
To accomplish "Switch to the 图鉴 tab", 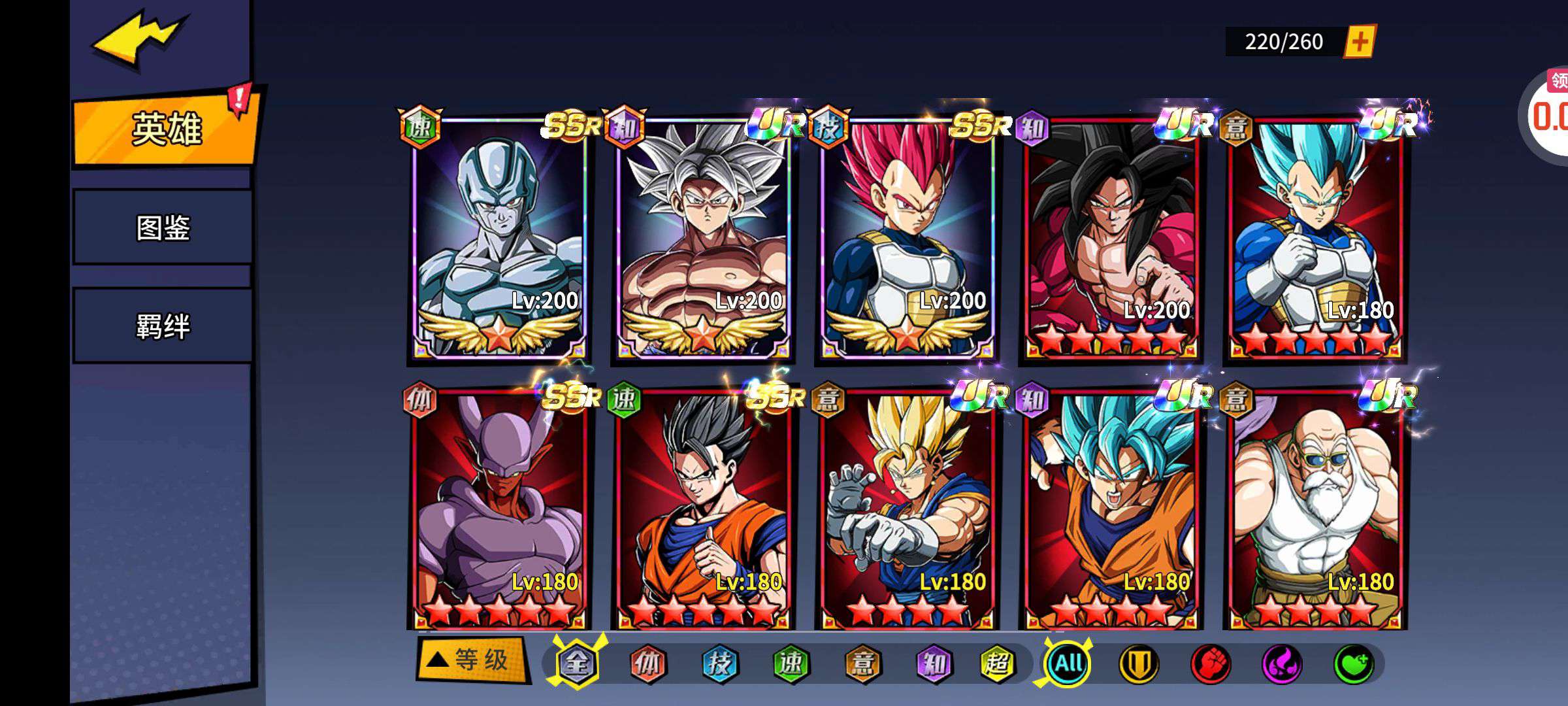I will coord(163,227).
